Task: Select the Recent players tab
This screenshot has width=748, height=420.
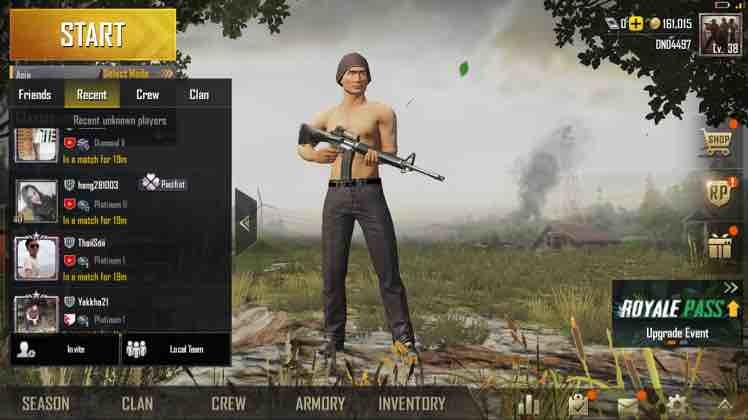Action: point(91,95)
